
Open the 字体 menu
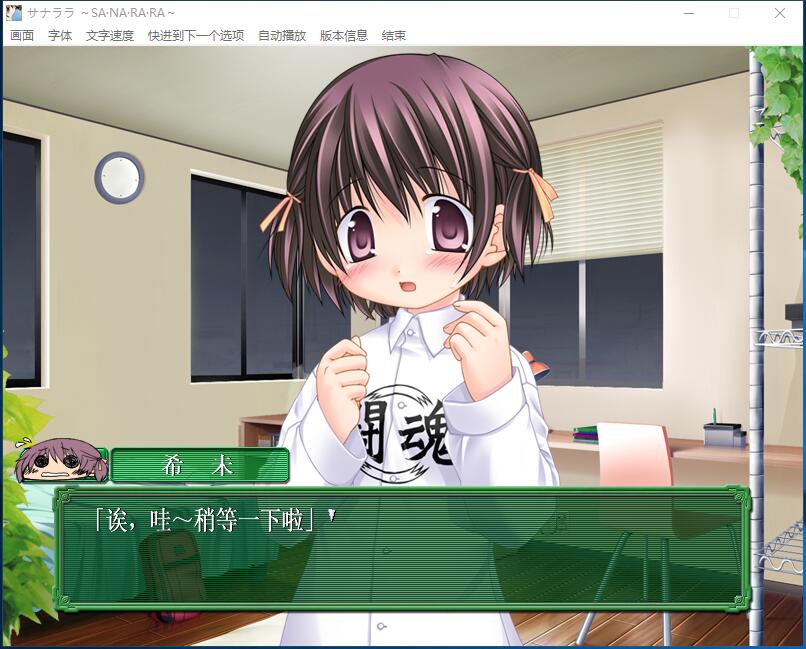[60, 36]
